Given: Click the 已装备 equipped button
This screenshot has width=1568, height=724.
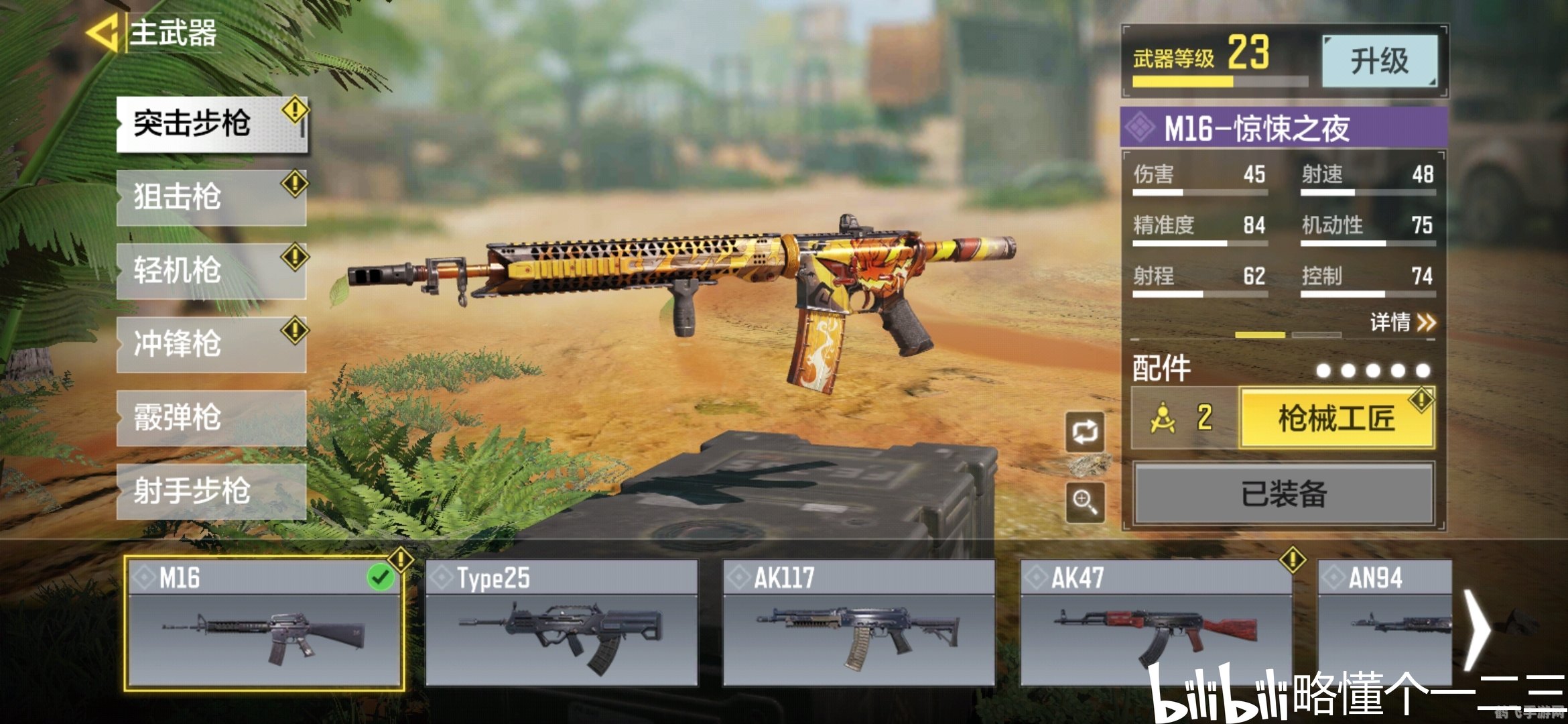Looking at the screenshot, I should point(1283,494).
